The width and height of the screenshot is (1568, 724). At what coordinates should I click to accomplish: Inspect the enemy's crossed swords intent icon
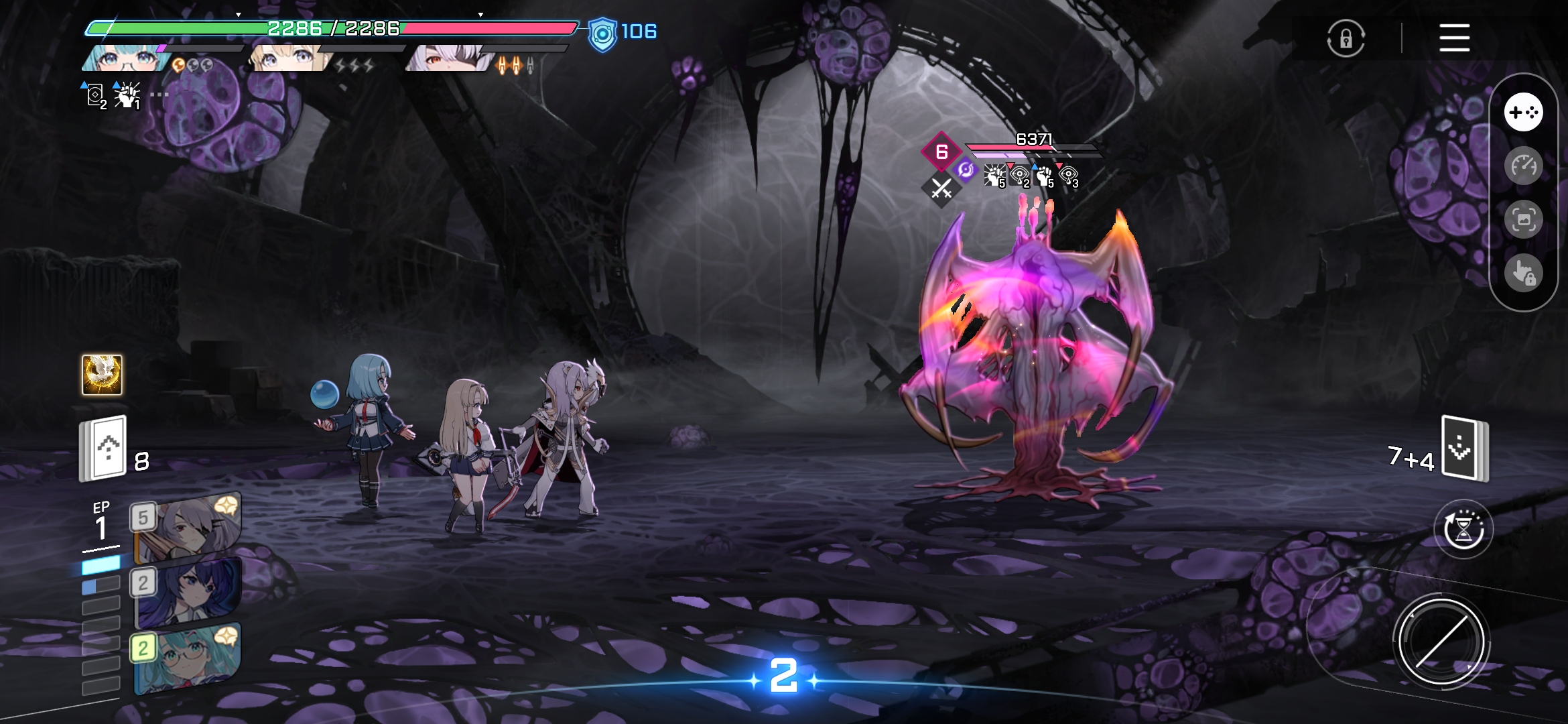click(x=941, y=189)
